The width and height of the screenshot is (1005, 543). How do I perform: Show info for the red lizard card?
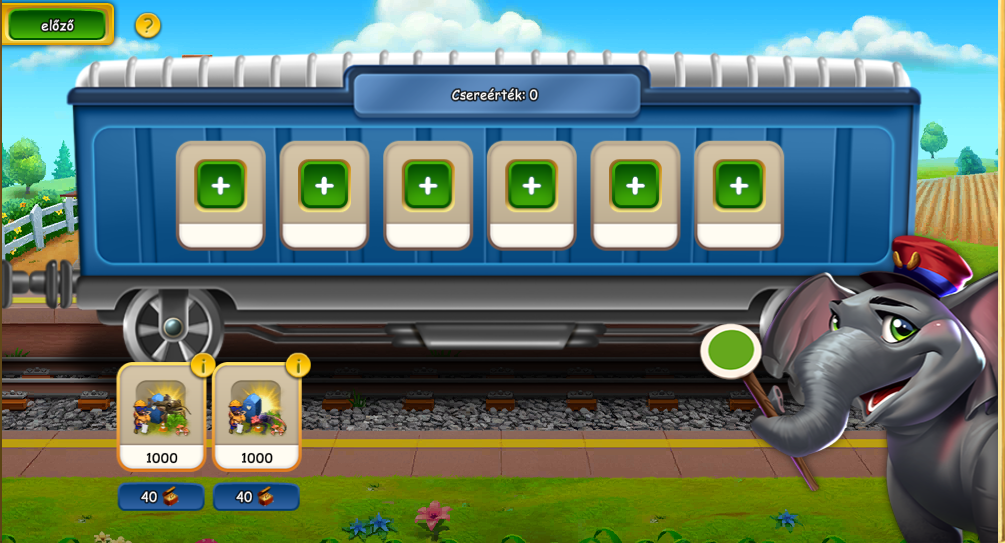[x=298, y=365]
